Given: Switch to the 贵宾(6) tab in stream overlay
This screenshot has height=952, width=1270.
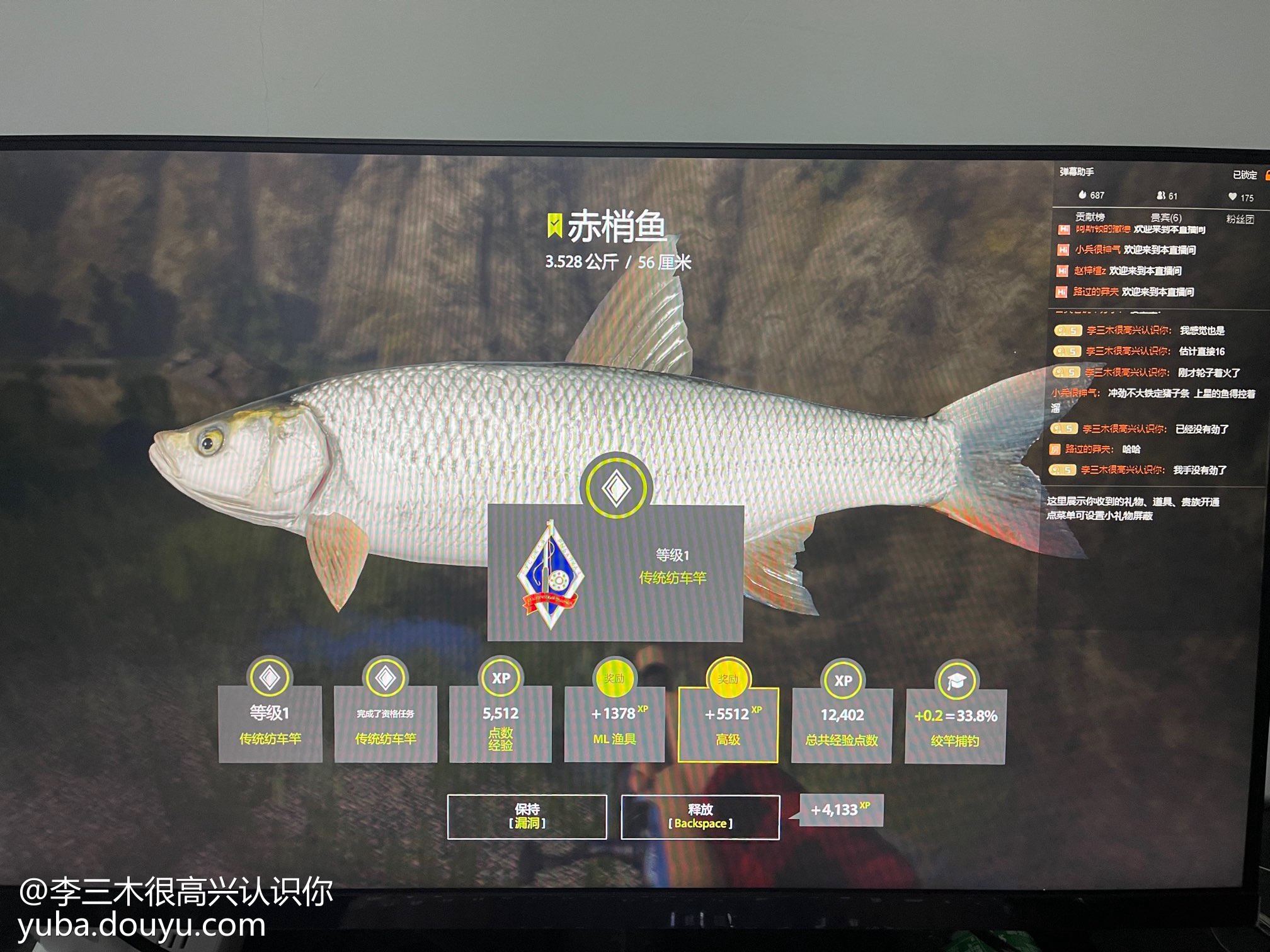Looking at the screenshot, I should tap(1165, 218).
